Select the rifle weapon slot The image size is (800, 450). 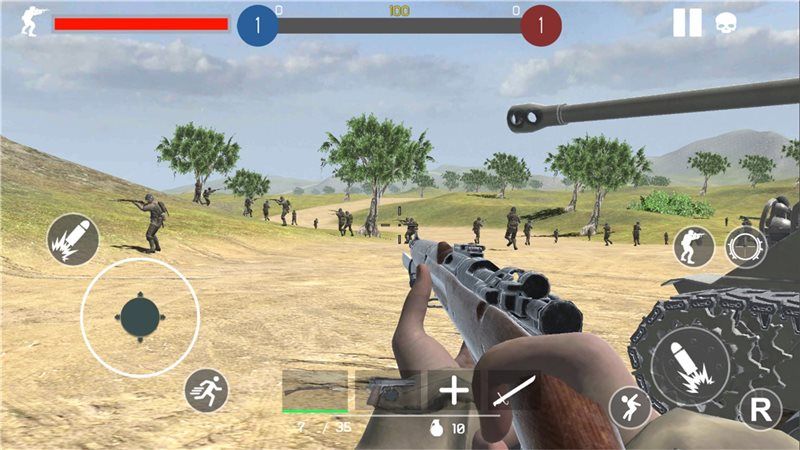click(314, 390)
